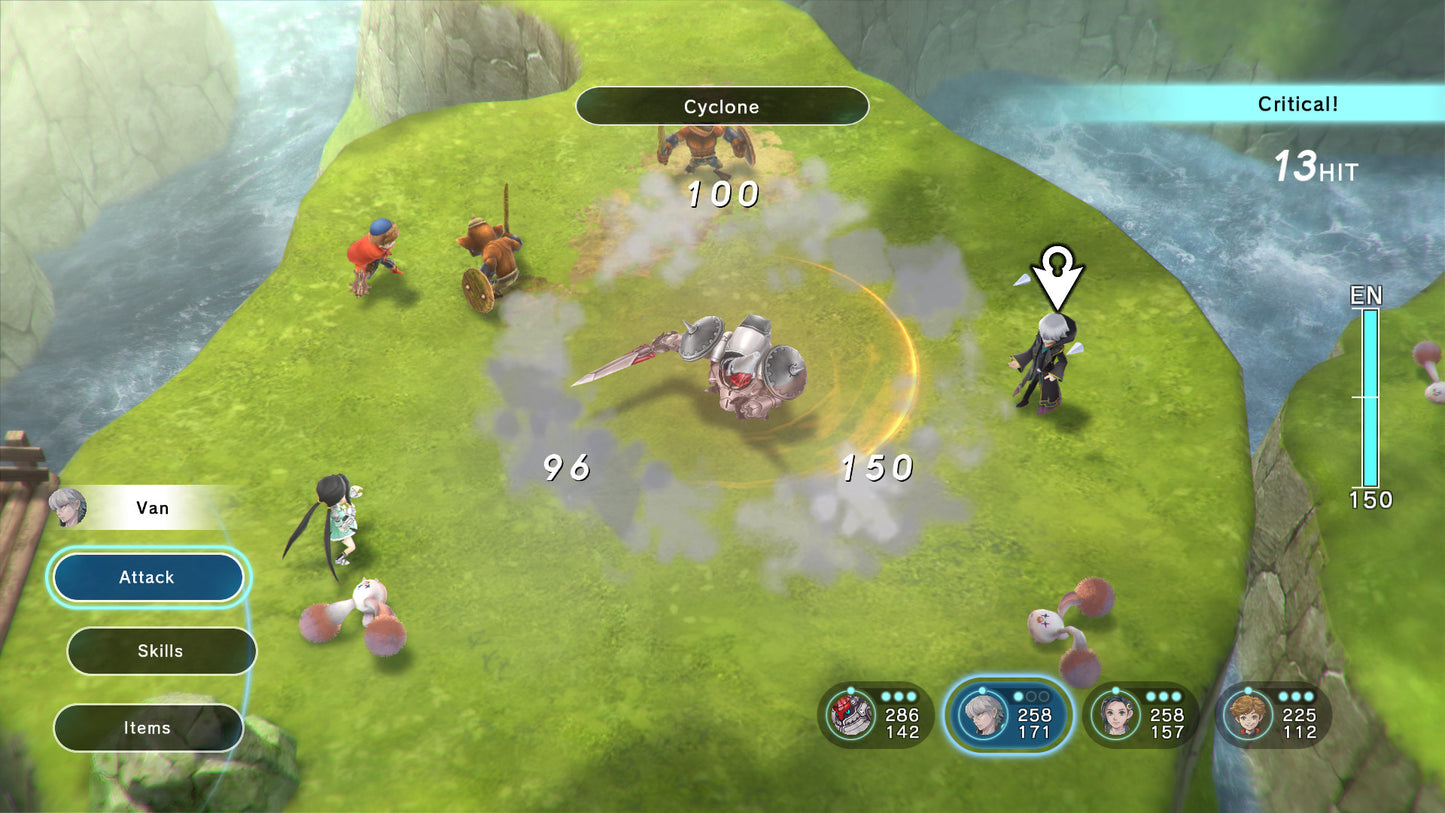This screenshot has height=813, width=1445.
Task: Click the dark-haired girl's portrait with 258 HP
Action: (1117, 715)
